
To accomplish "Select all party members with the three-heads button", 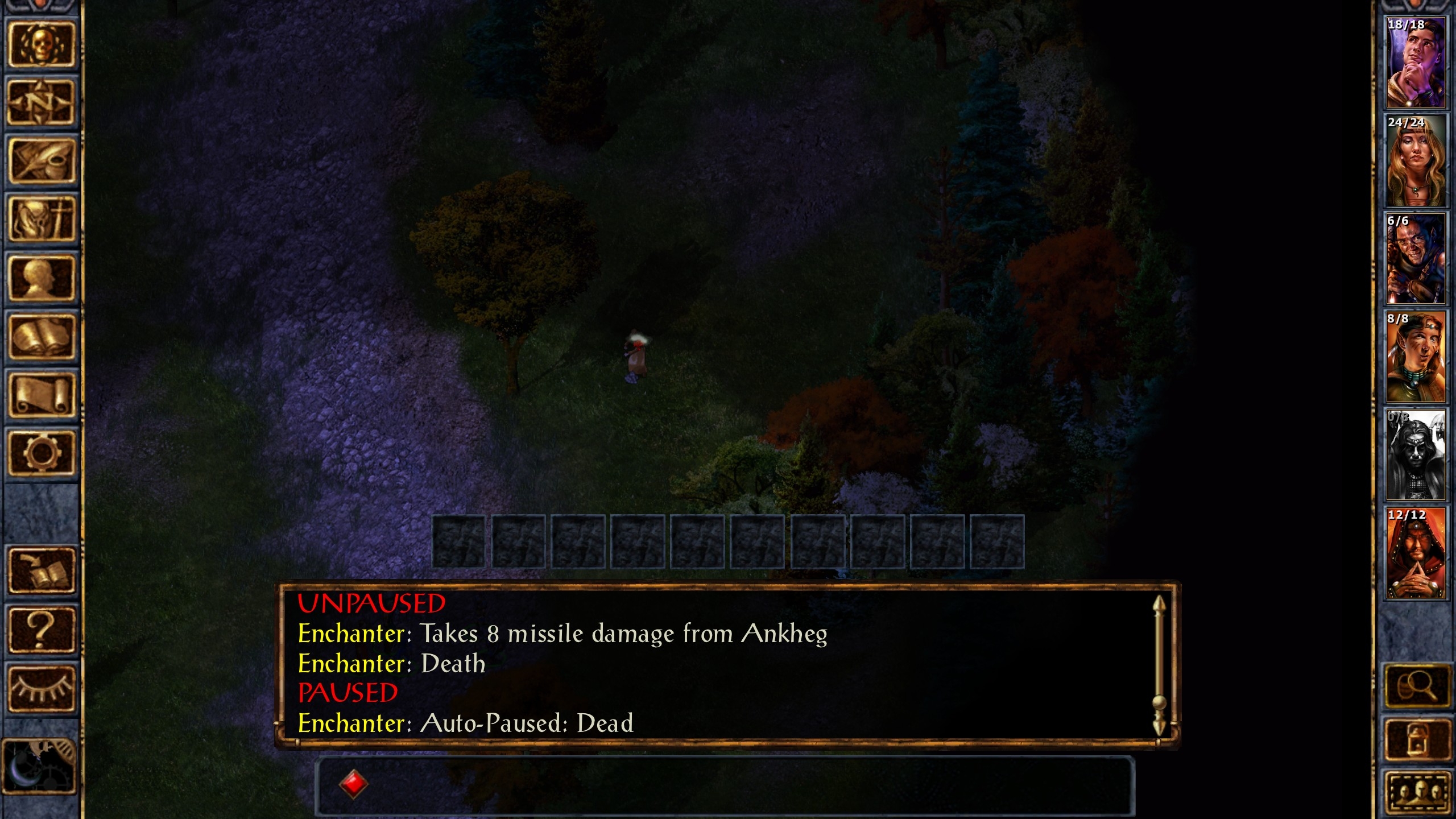I will pyautogui.click(x=1416, y=792).
